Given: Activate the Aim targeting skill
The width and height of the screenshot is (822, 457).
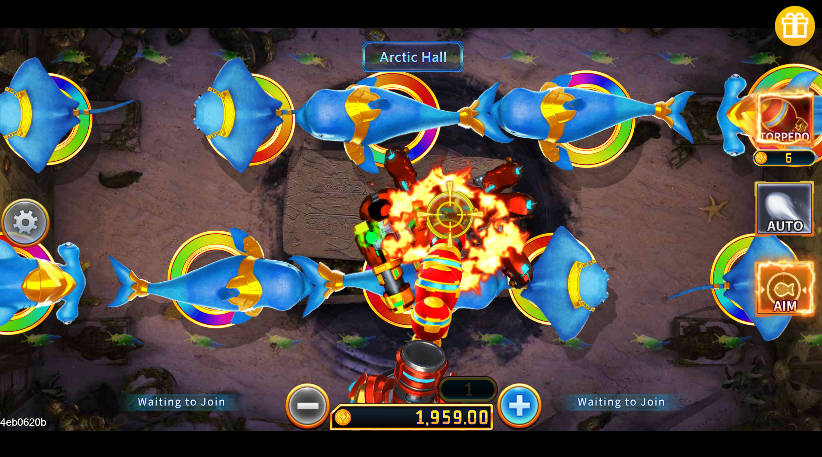Looking at the screenshot, I should tap(784, 288).
